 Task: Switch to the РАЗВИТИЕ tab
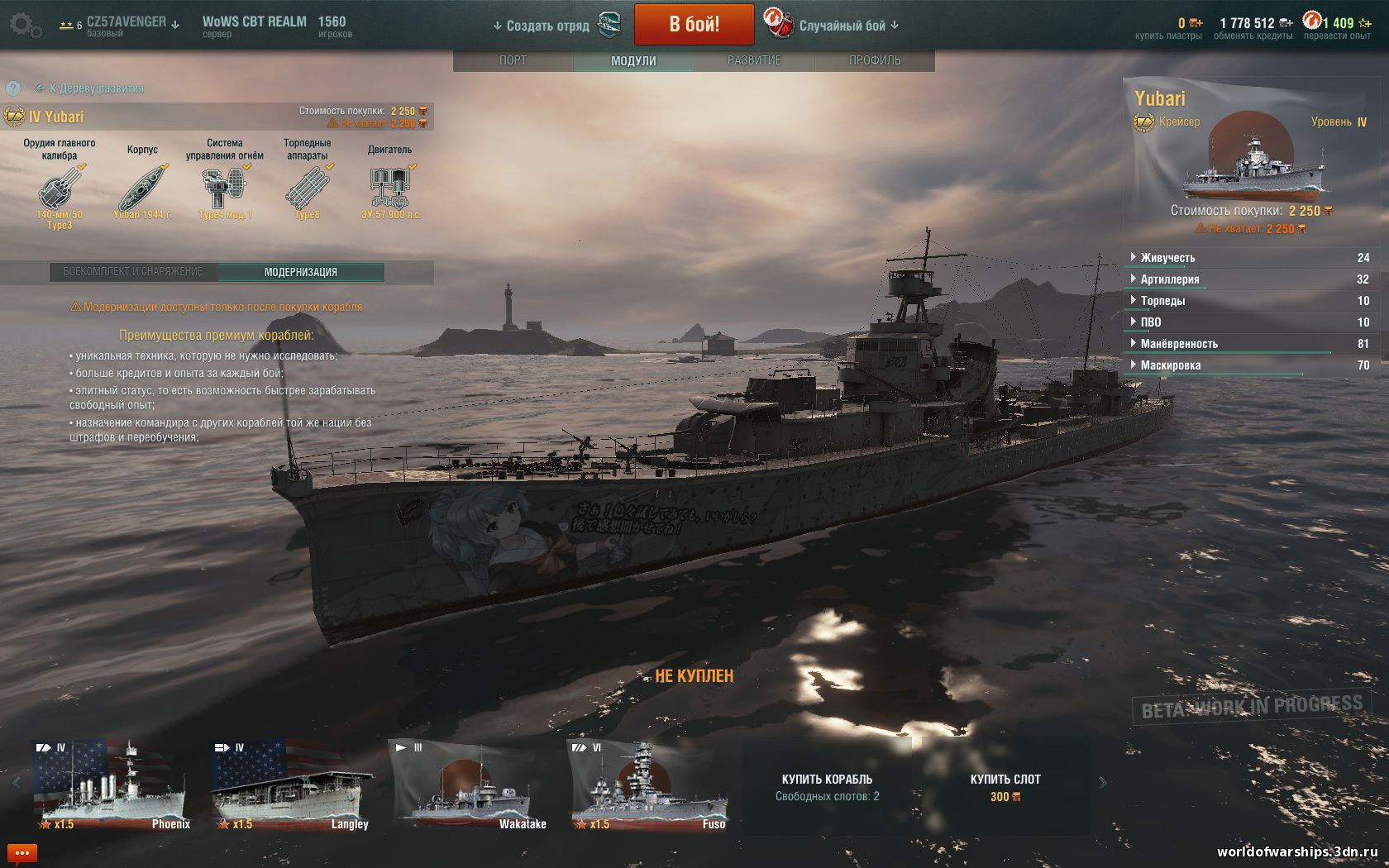pyautogui.click(x=753, y=60)
